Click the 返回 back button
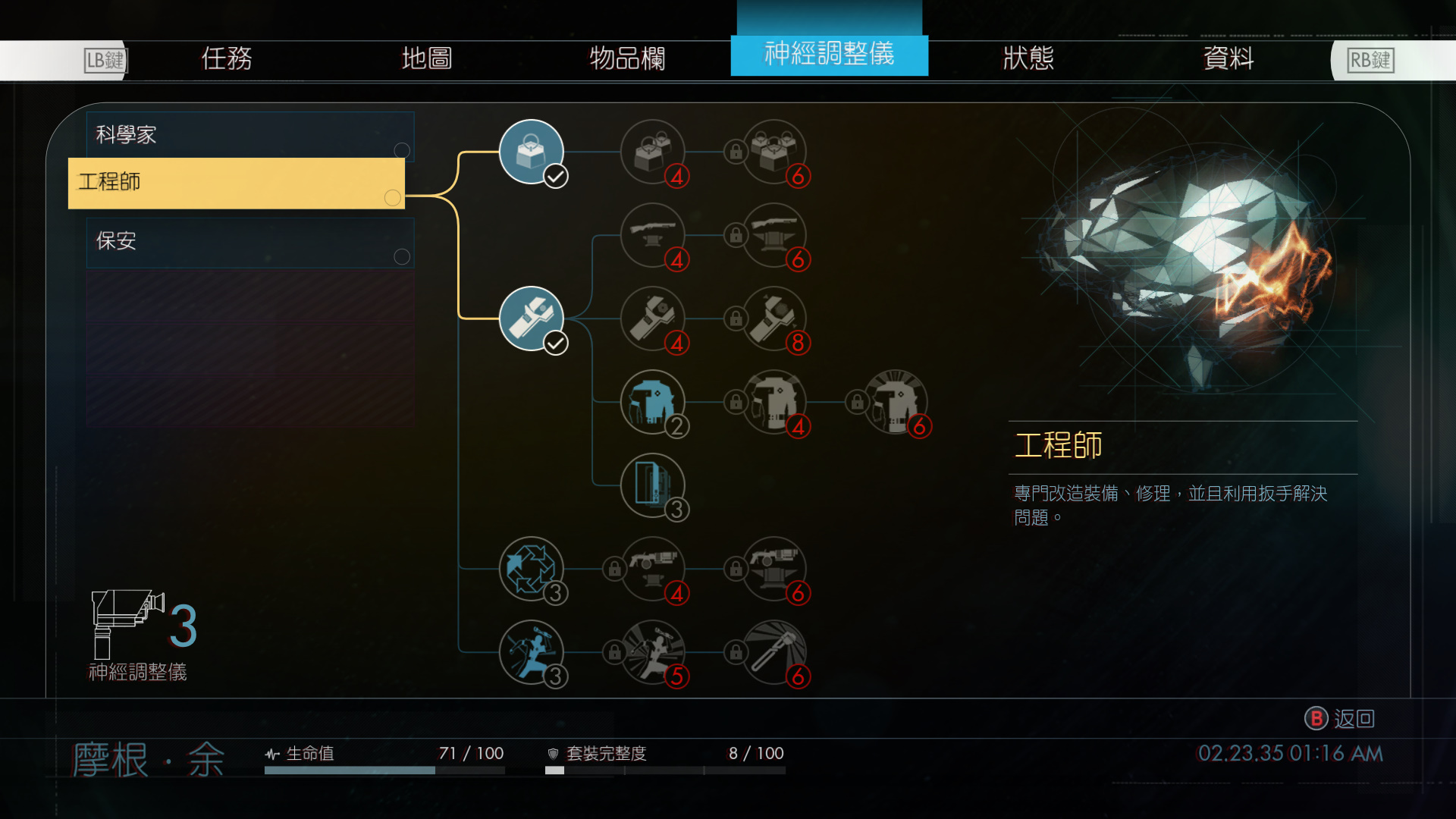The width and height of the screenshot is (1456, 819). [x=1340, y=718]
